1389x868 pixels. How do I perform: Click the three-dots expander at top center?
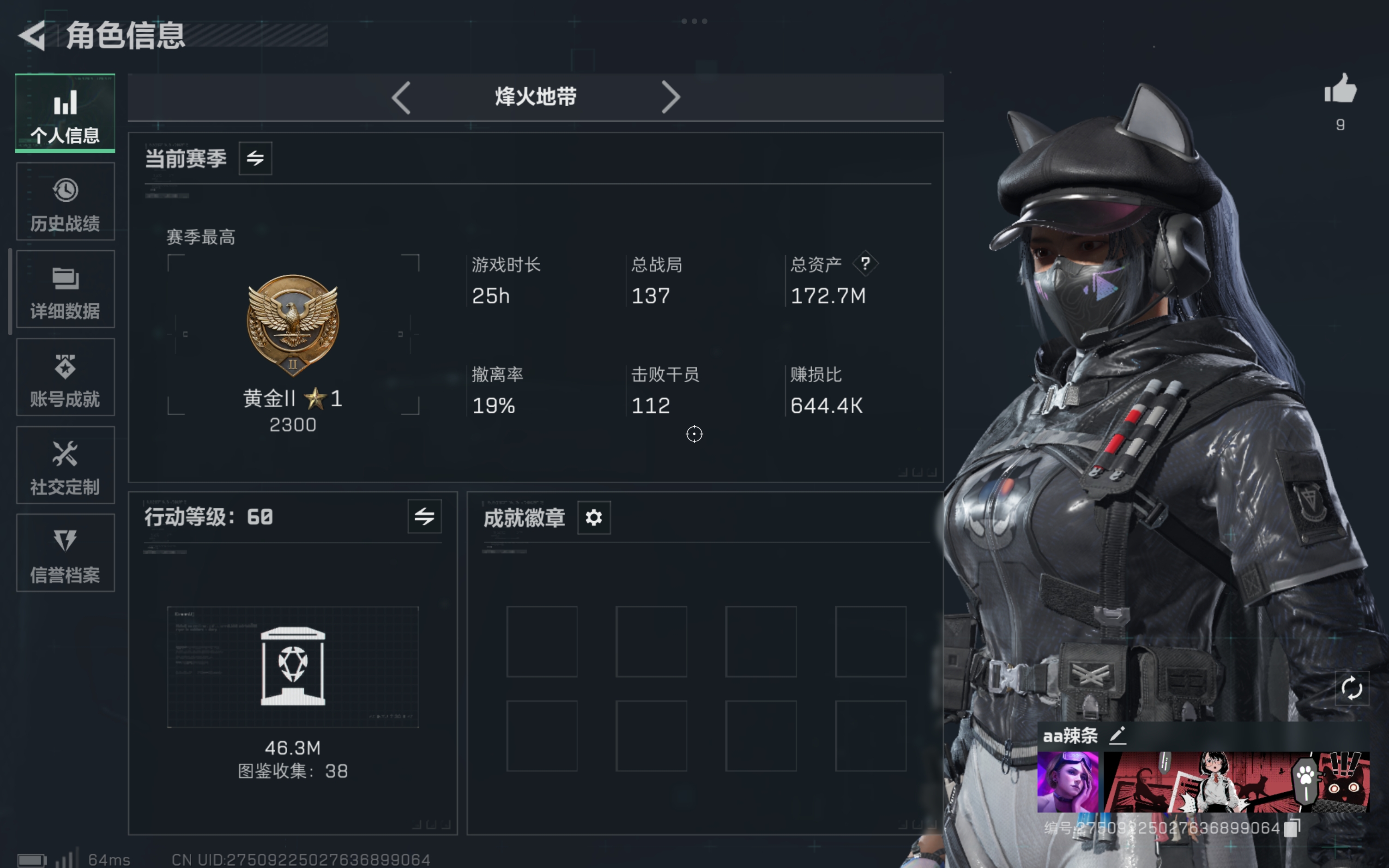click(694, 21)
